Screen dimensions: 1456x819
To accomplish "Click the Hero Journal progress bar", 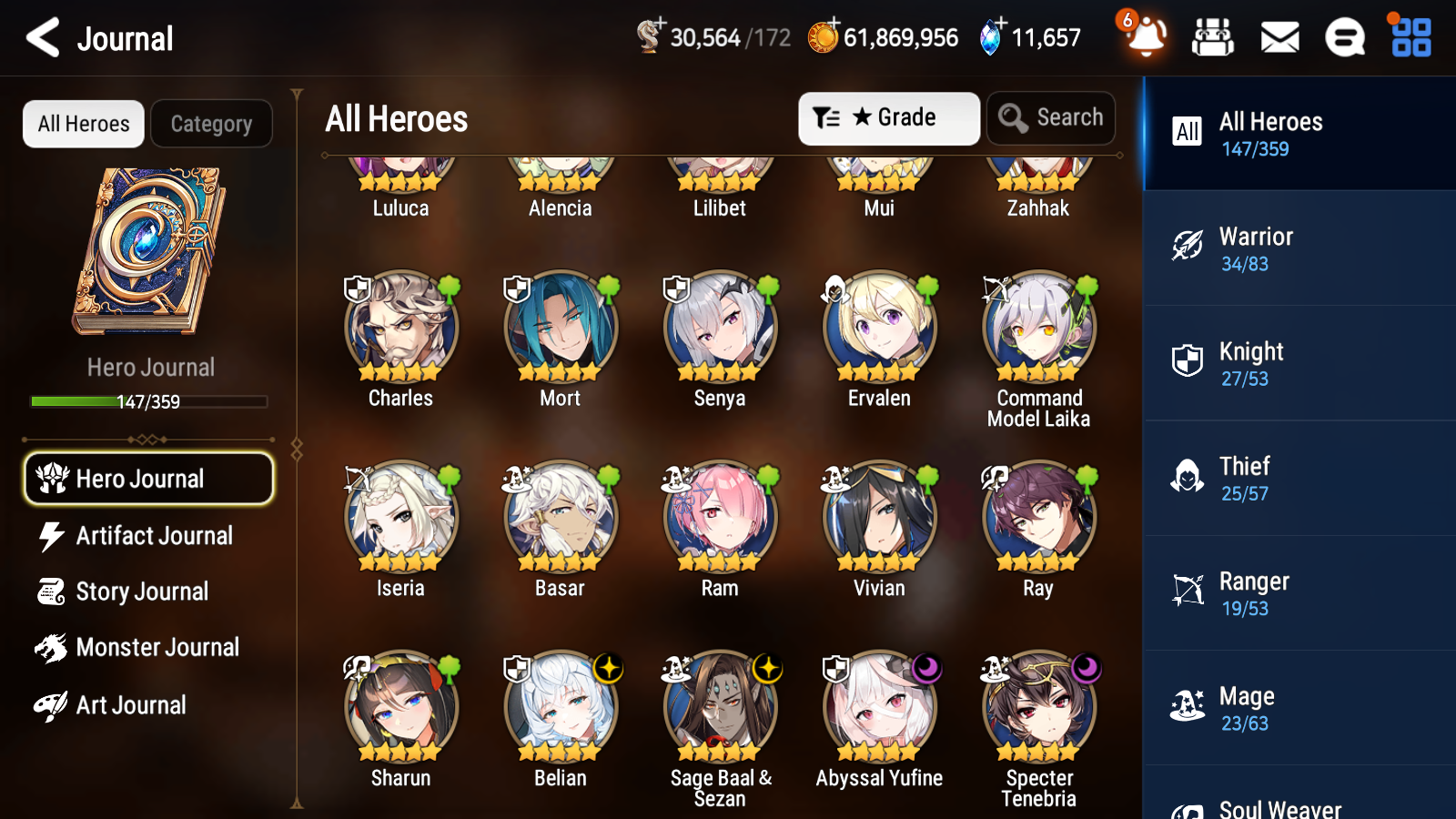I will click(x=149, y=400).
